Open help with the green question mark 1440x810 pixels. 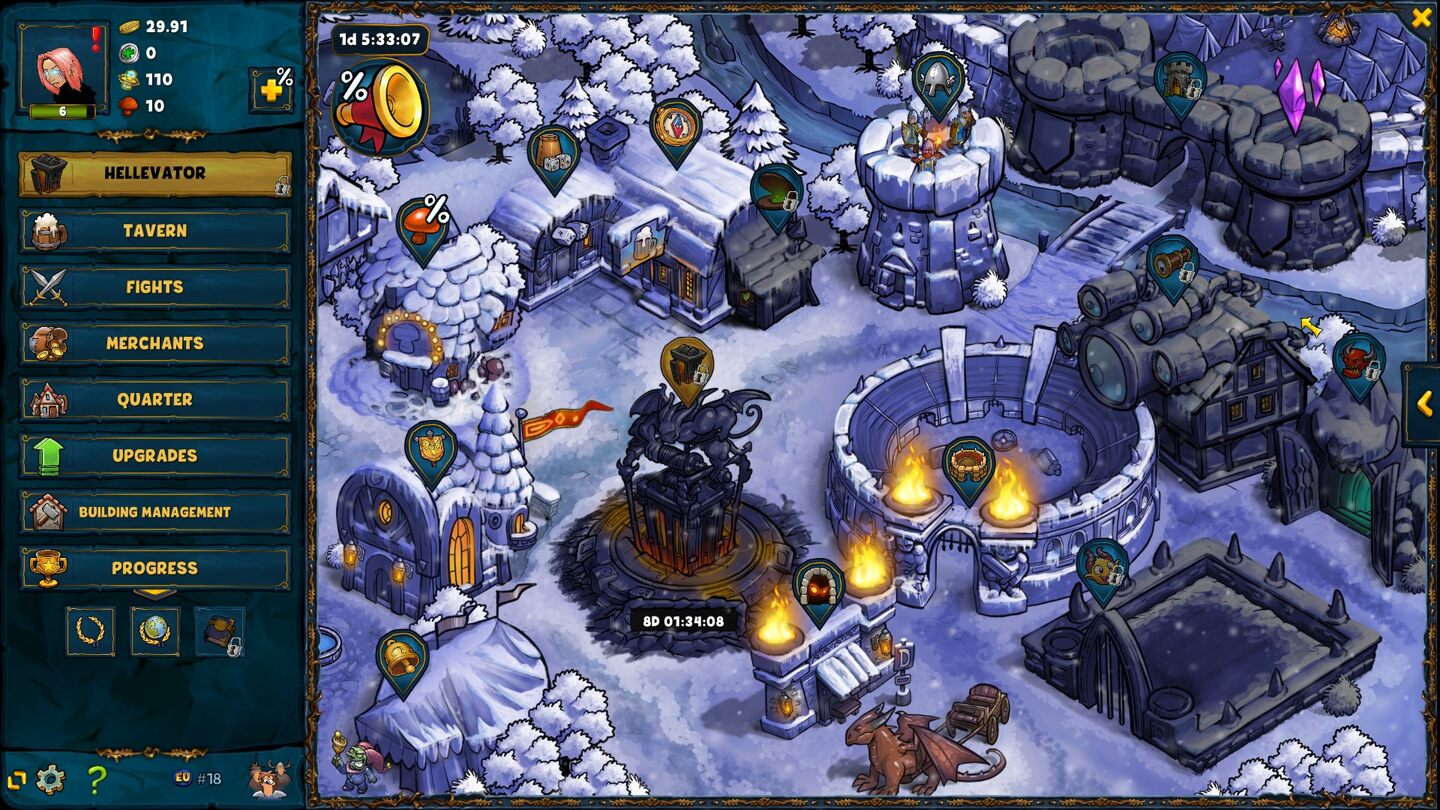(x=96, y=779)
